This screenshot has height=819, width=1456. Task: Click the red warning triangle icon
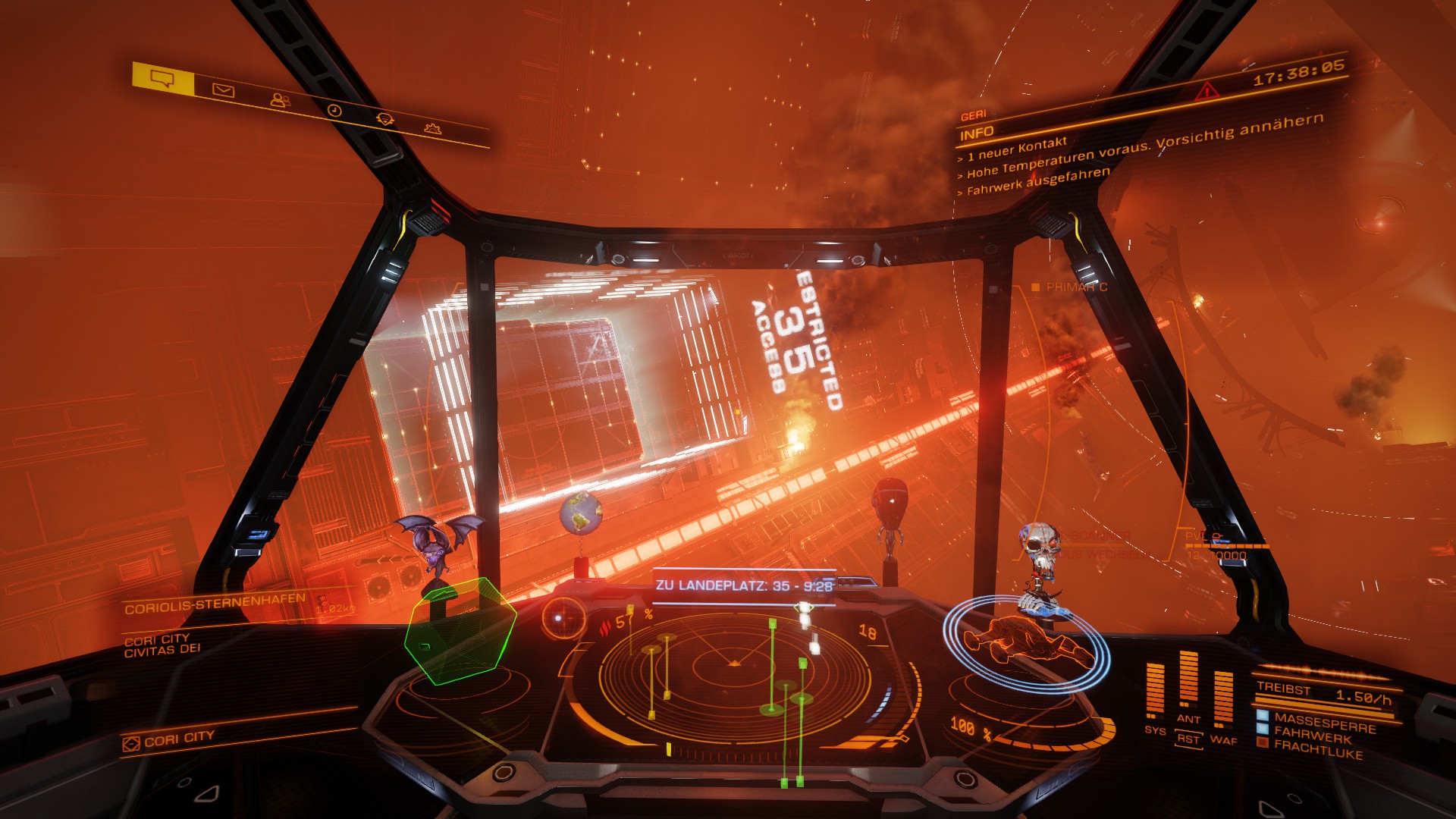tap(1207, 92)
